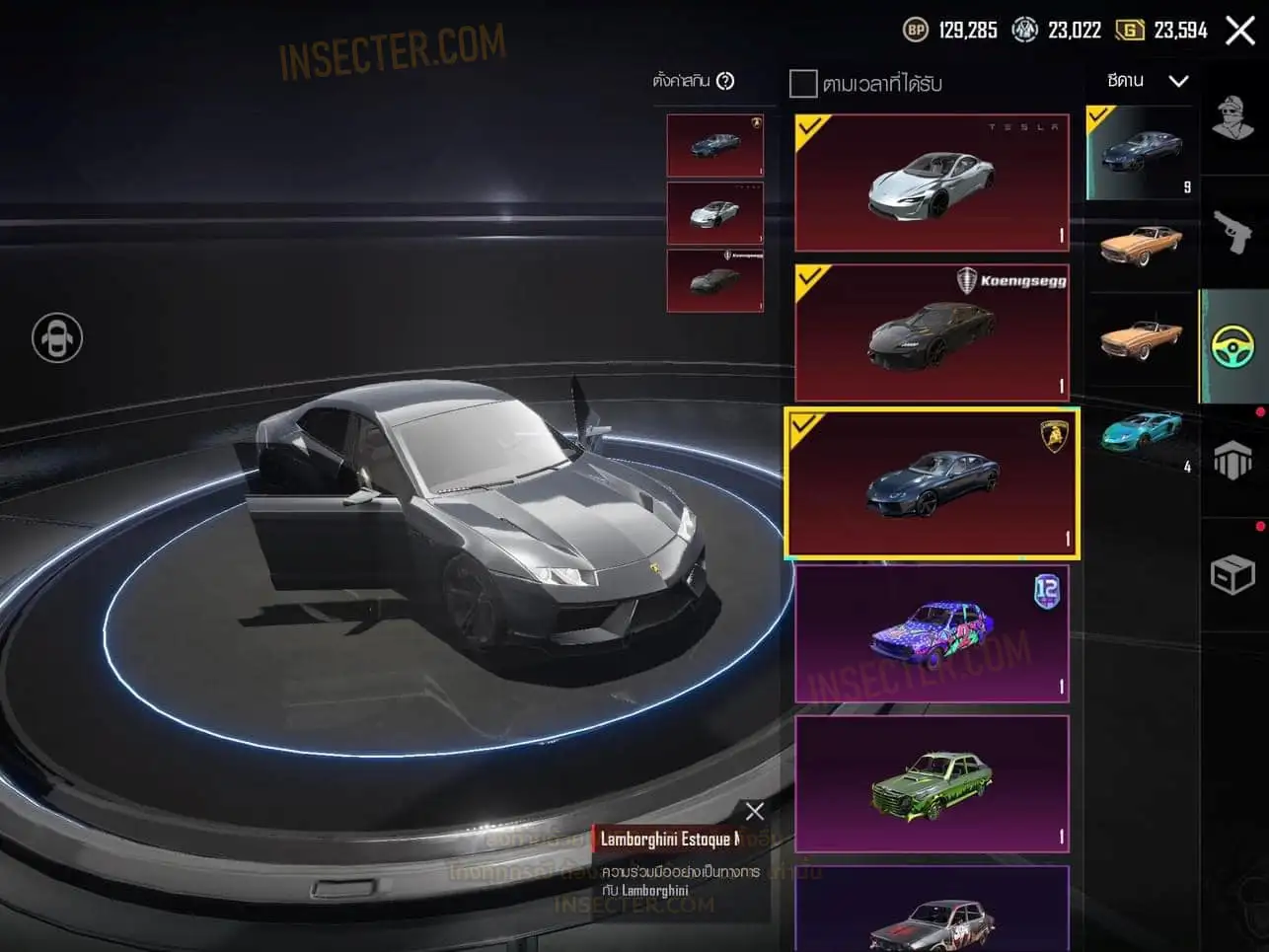
Task: Pick the green slime sedan skin
Action: point(932,783)
